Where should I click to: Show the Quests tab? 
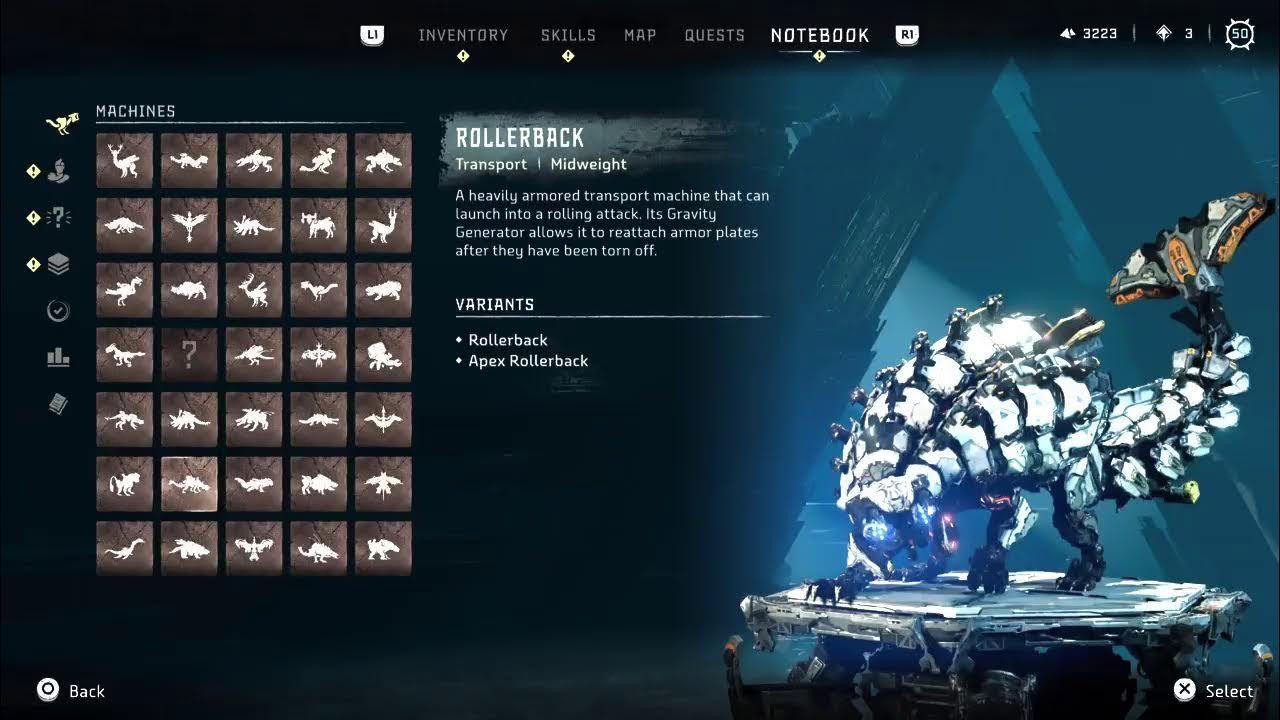[714, 35]
